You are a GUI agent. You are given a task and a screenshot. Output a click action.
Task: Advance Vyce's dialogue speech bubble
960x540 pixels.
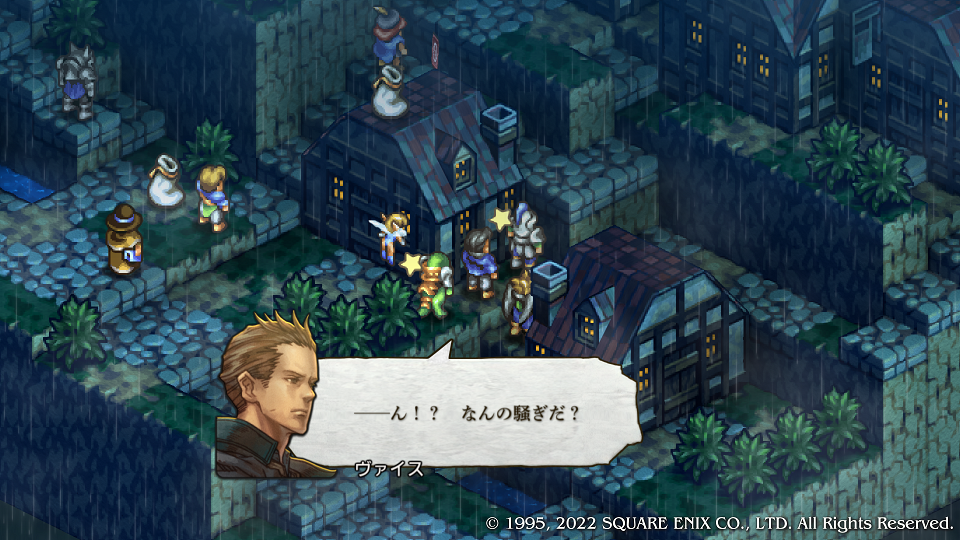pyautogui.click(x=470, y=413)
